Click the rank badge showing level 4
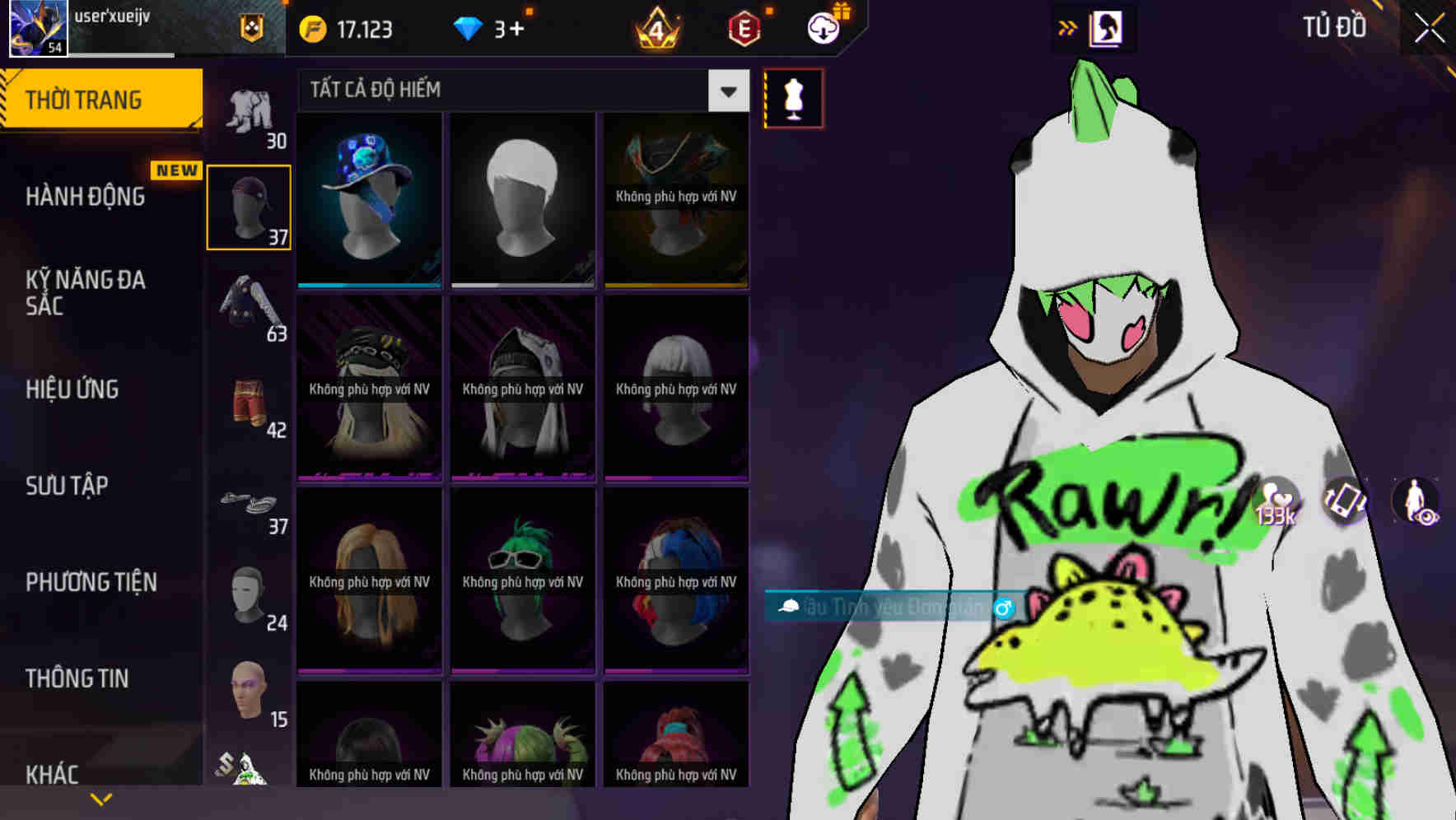 pyautogui.click(x=655, y=27)
